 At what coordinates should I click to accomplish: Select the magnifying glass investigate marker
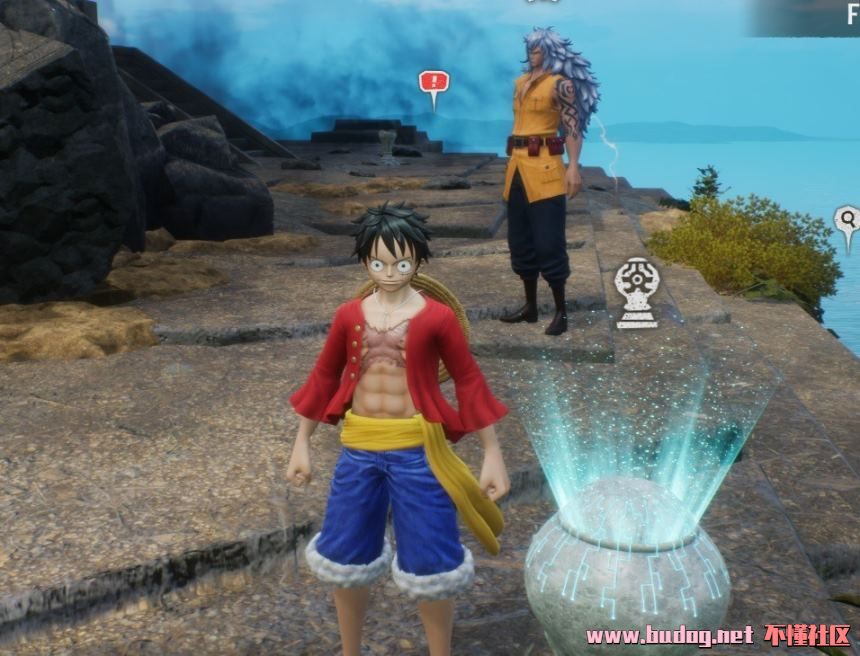coord(847,221)
